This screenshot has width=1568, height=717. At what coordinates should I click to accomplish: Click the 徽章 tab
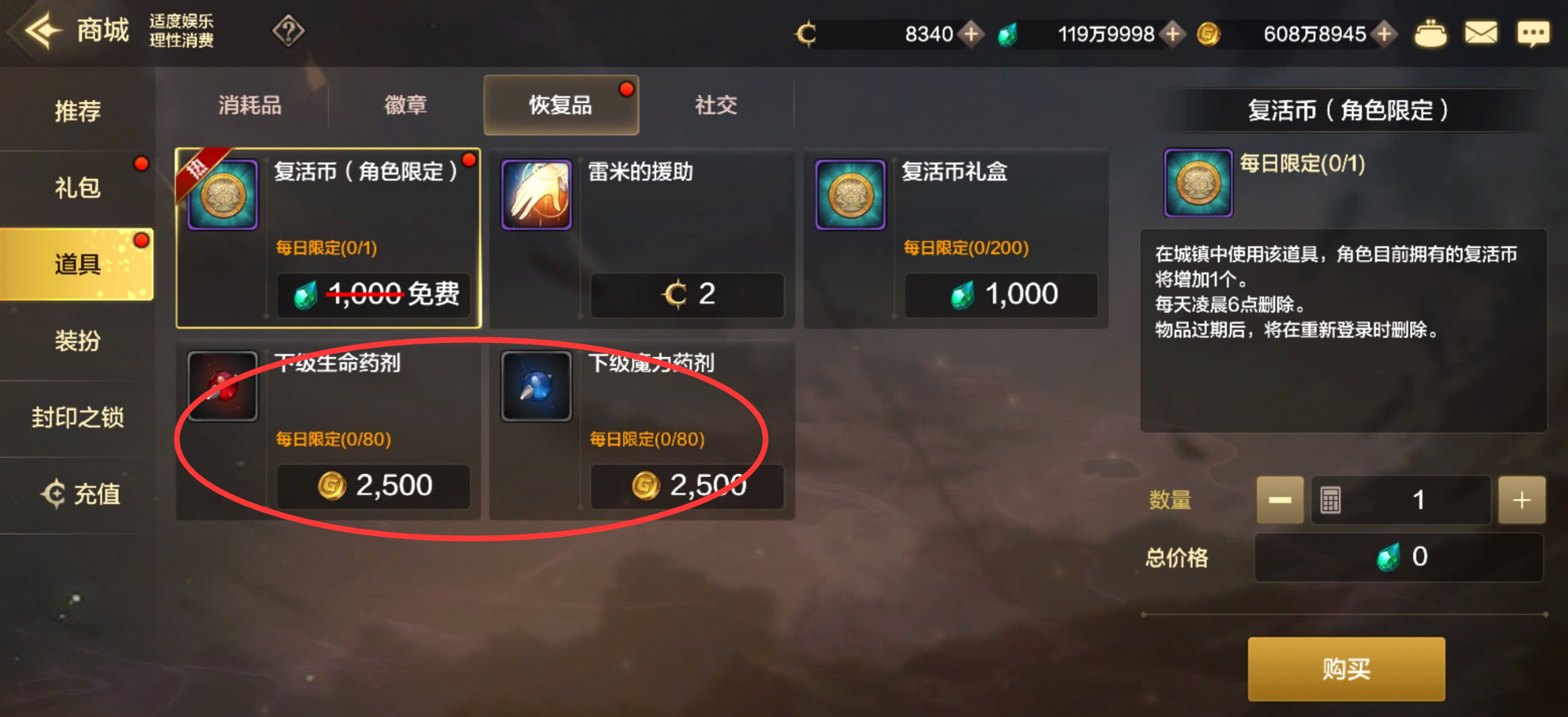[x=404, y=105]
